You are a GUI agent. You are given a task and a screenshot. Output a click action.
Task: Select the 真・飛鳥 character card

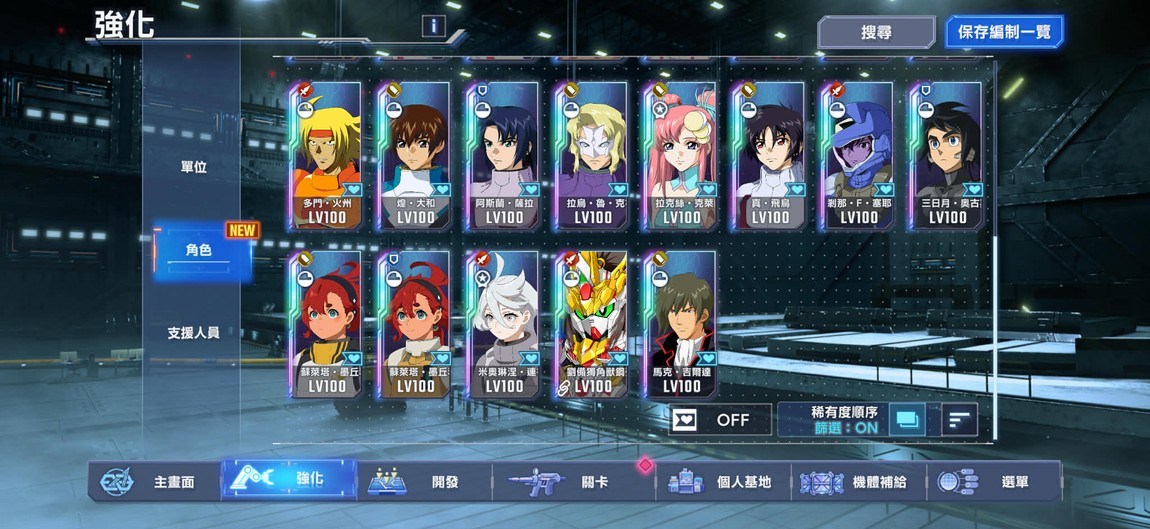(x=770, y=156)
